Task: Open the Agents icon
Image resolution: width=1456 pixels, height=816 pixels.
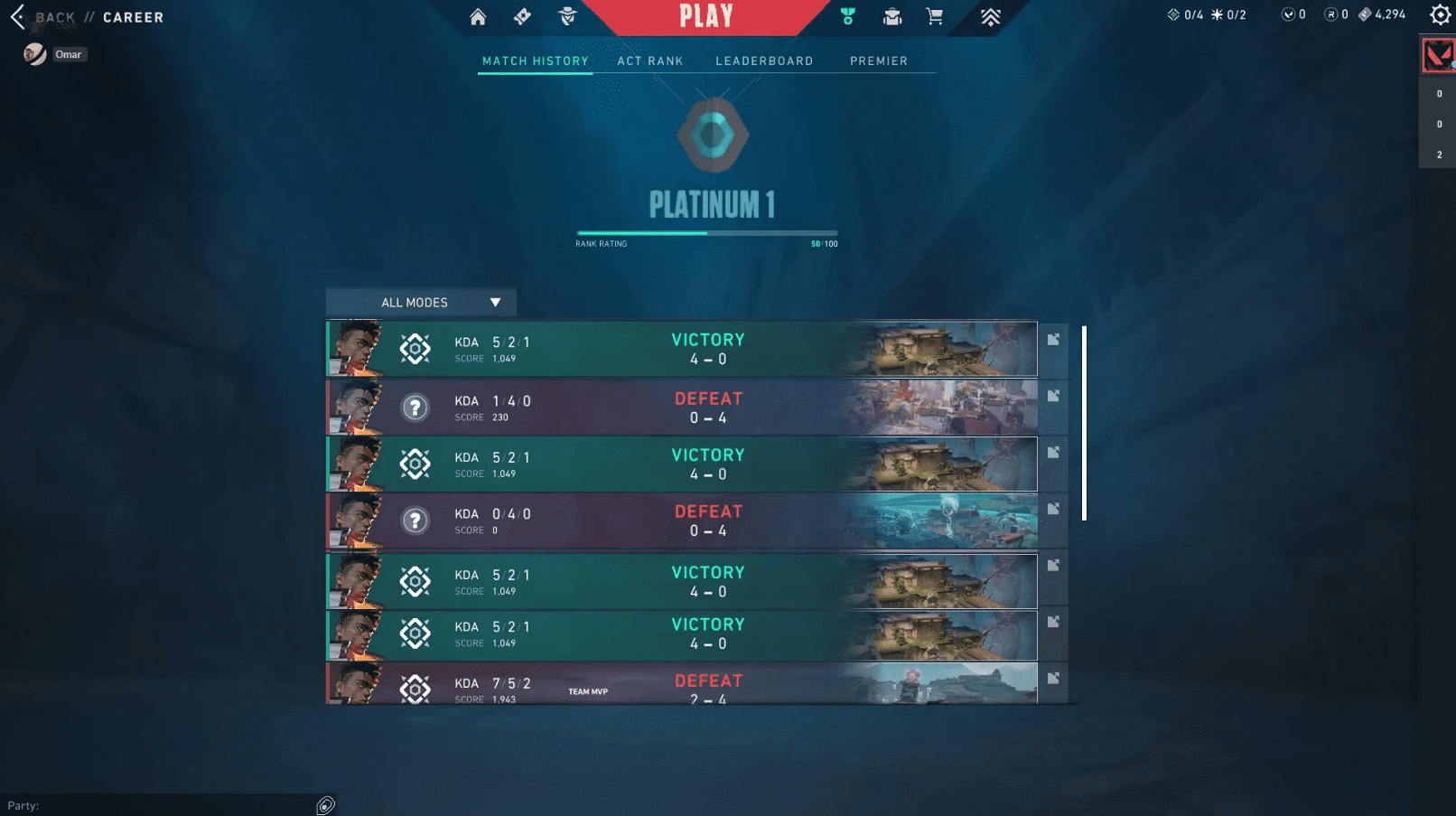Action: coord(566,17)
